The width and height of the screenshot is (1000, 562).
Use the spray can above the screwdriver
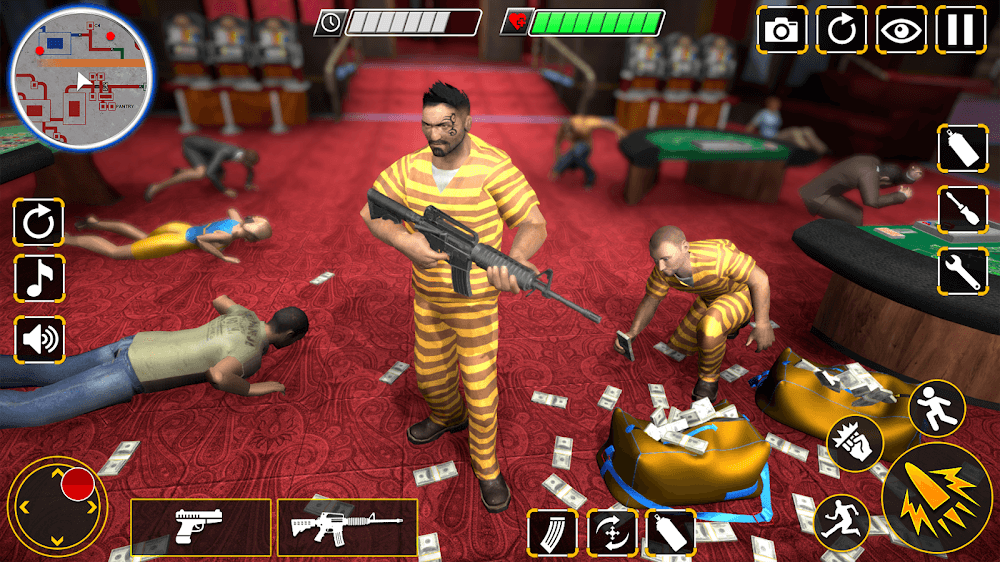click(x=962, y=150)
